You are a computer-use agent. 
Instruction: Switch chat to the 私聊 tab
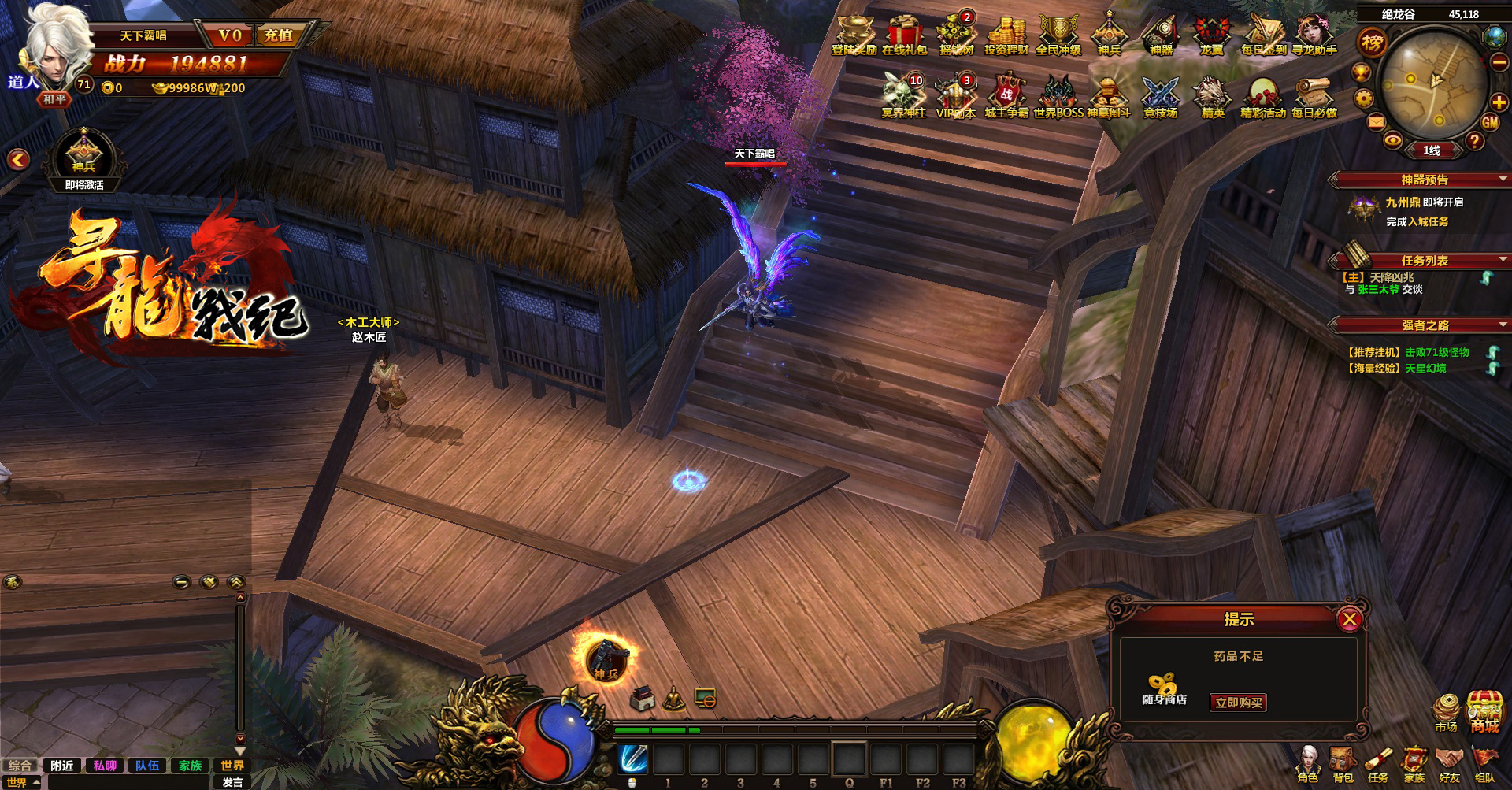coord(105,766)
